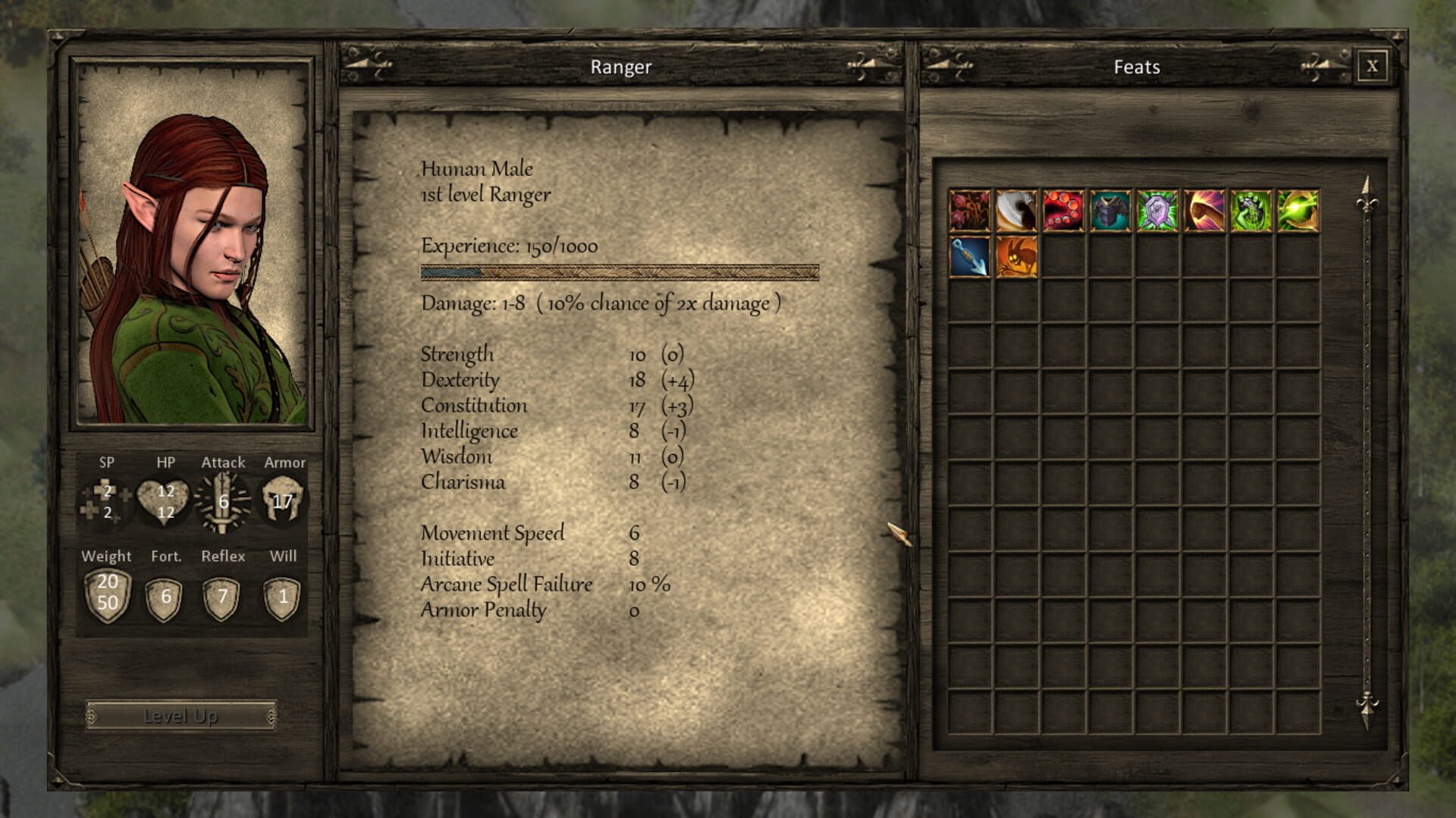Click the HP heart icon
The height and width of the screenshot is (818, 1456).
click(165, 500)
